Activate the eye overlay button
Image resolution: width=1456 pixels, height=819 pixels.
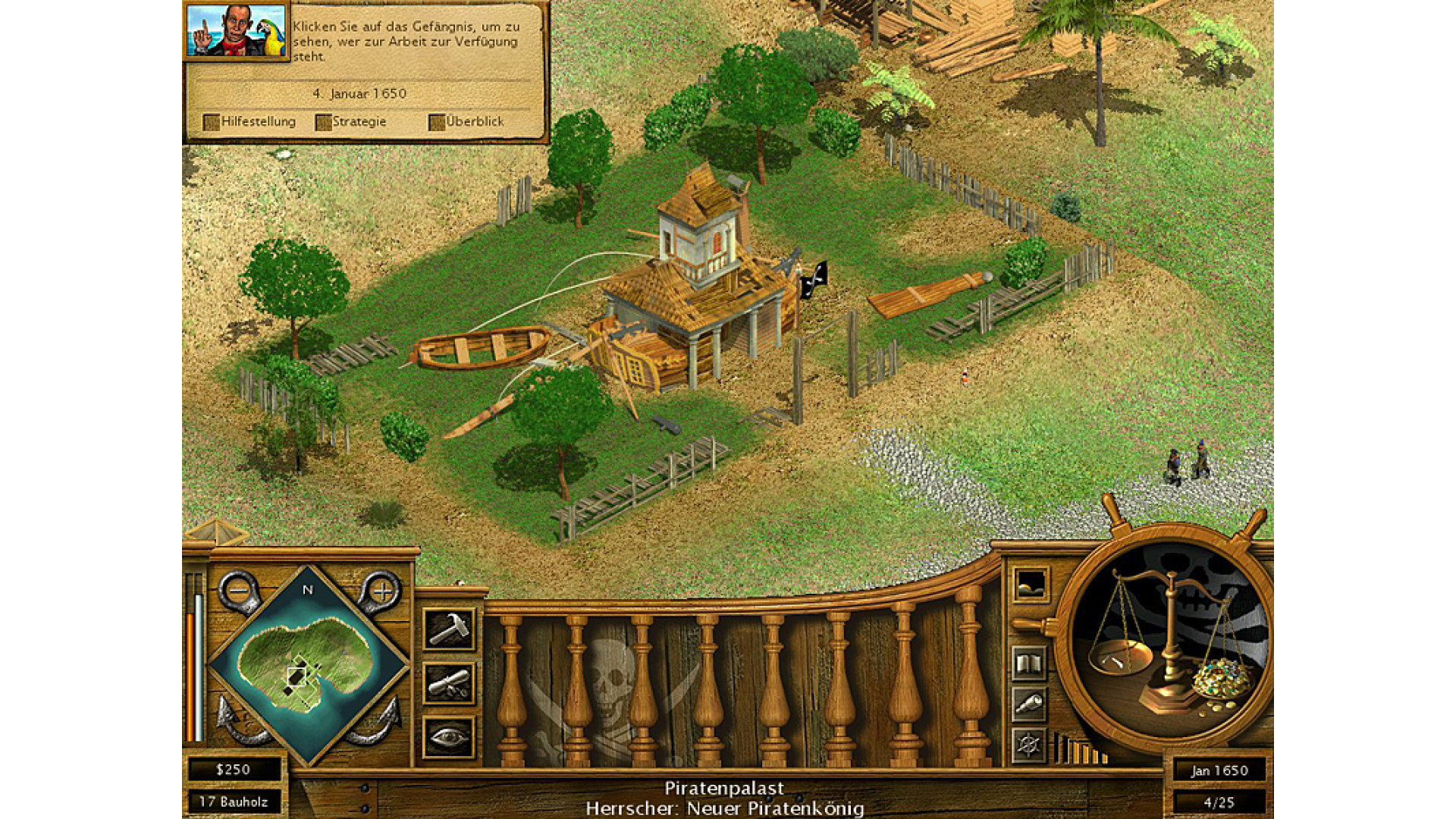pos(449,737)
